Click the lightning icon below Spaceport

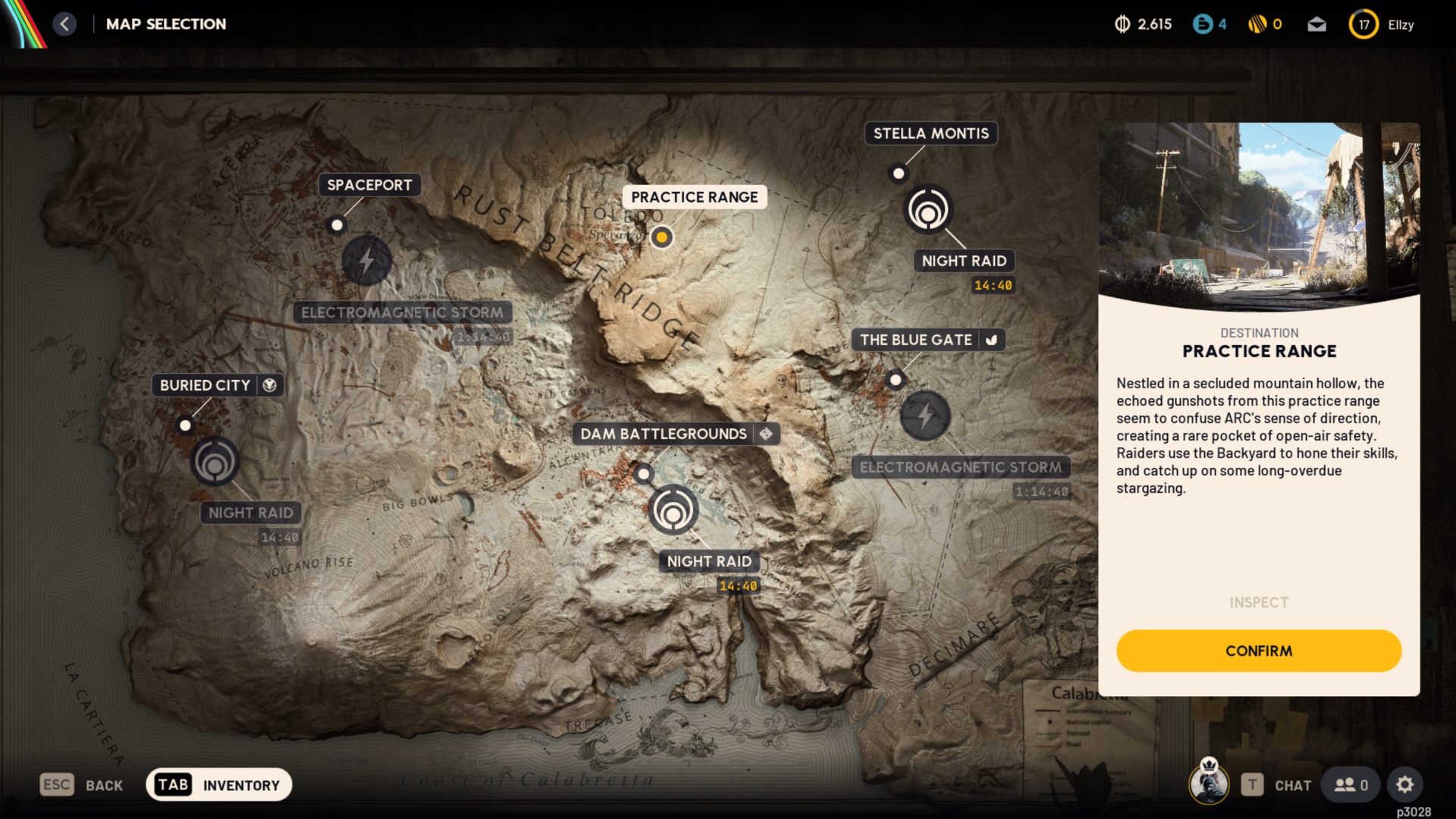(366, 260)
